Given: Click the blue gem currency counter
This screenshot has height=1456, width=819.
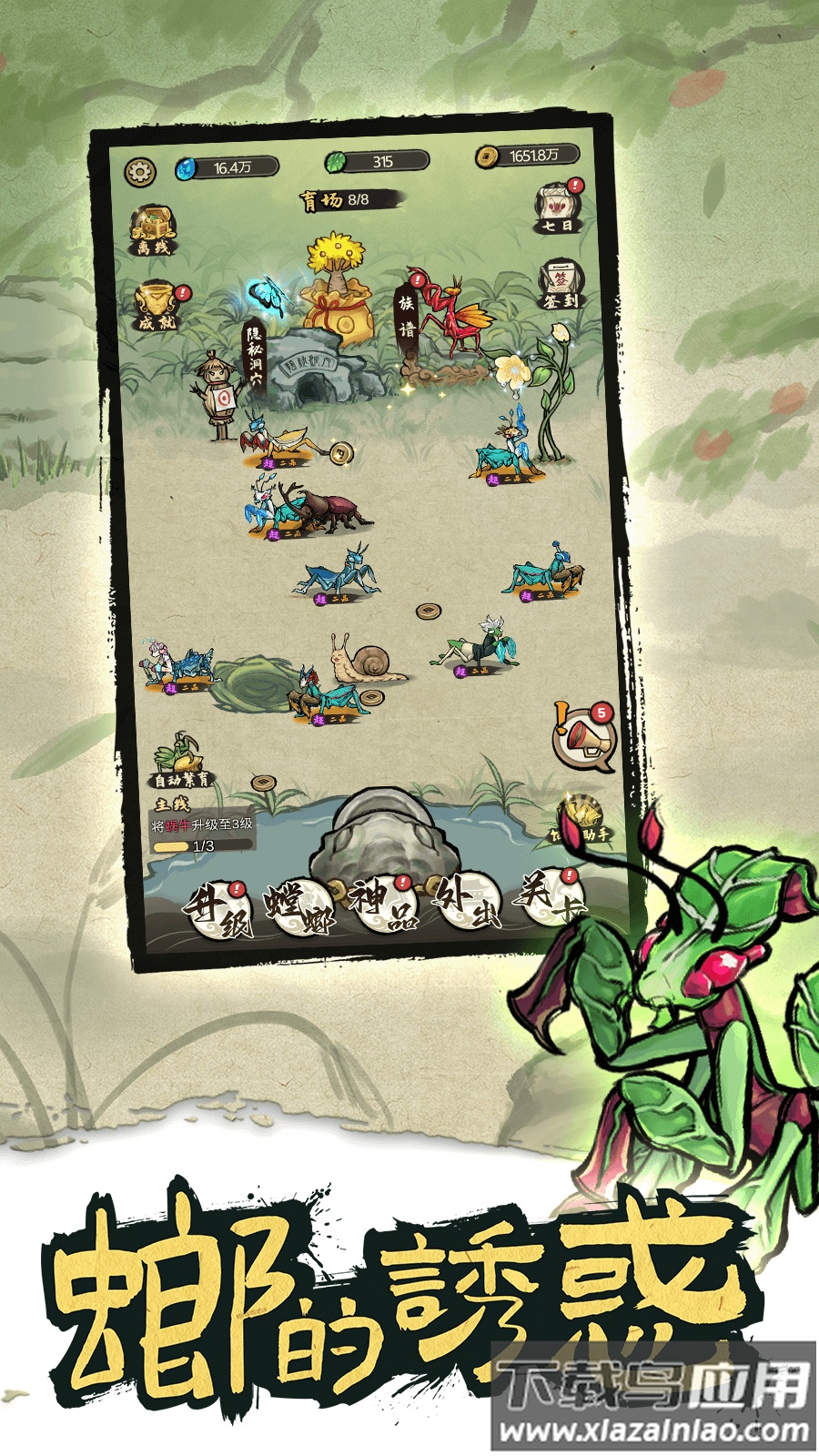Looking at the screenshot, I should [227, 167].
